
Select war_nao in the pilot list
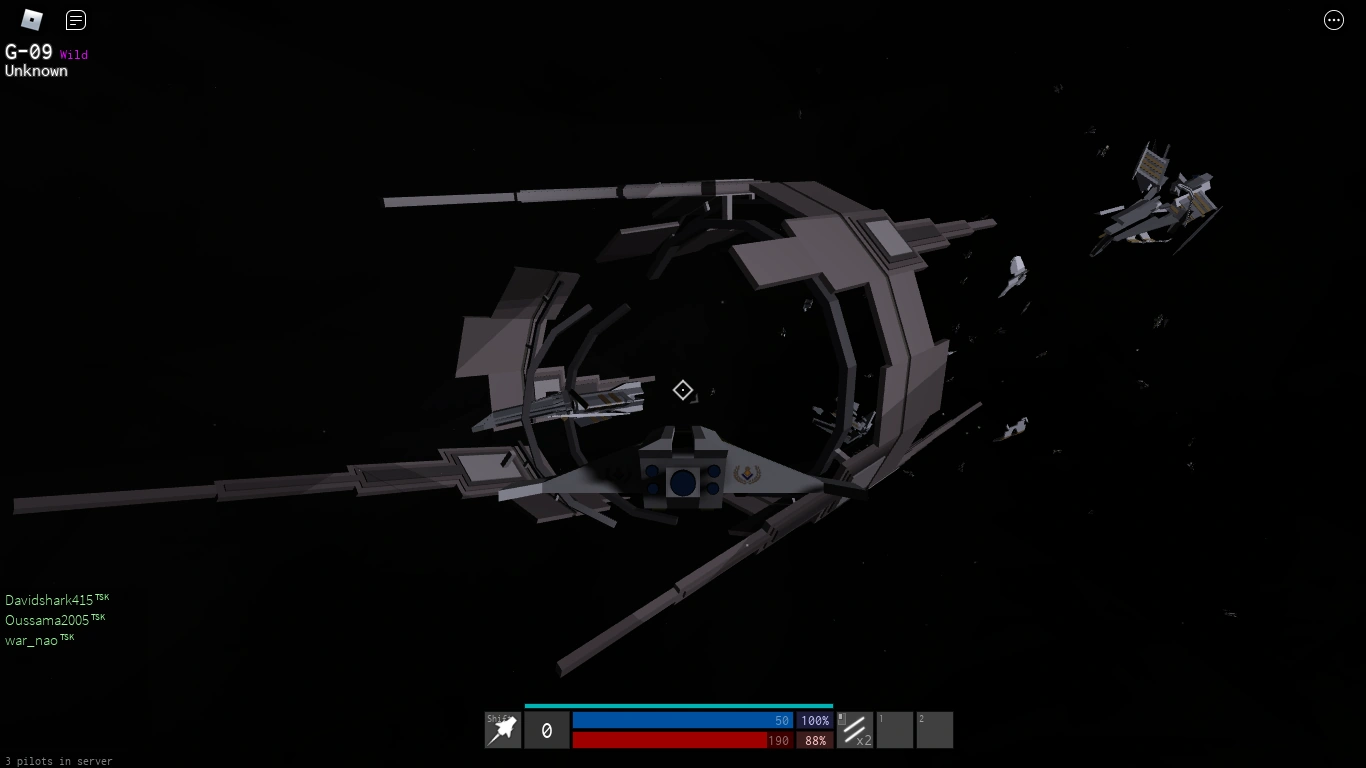[x=32, y=640]
